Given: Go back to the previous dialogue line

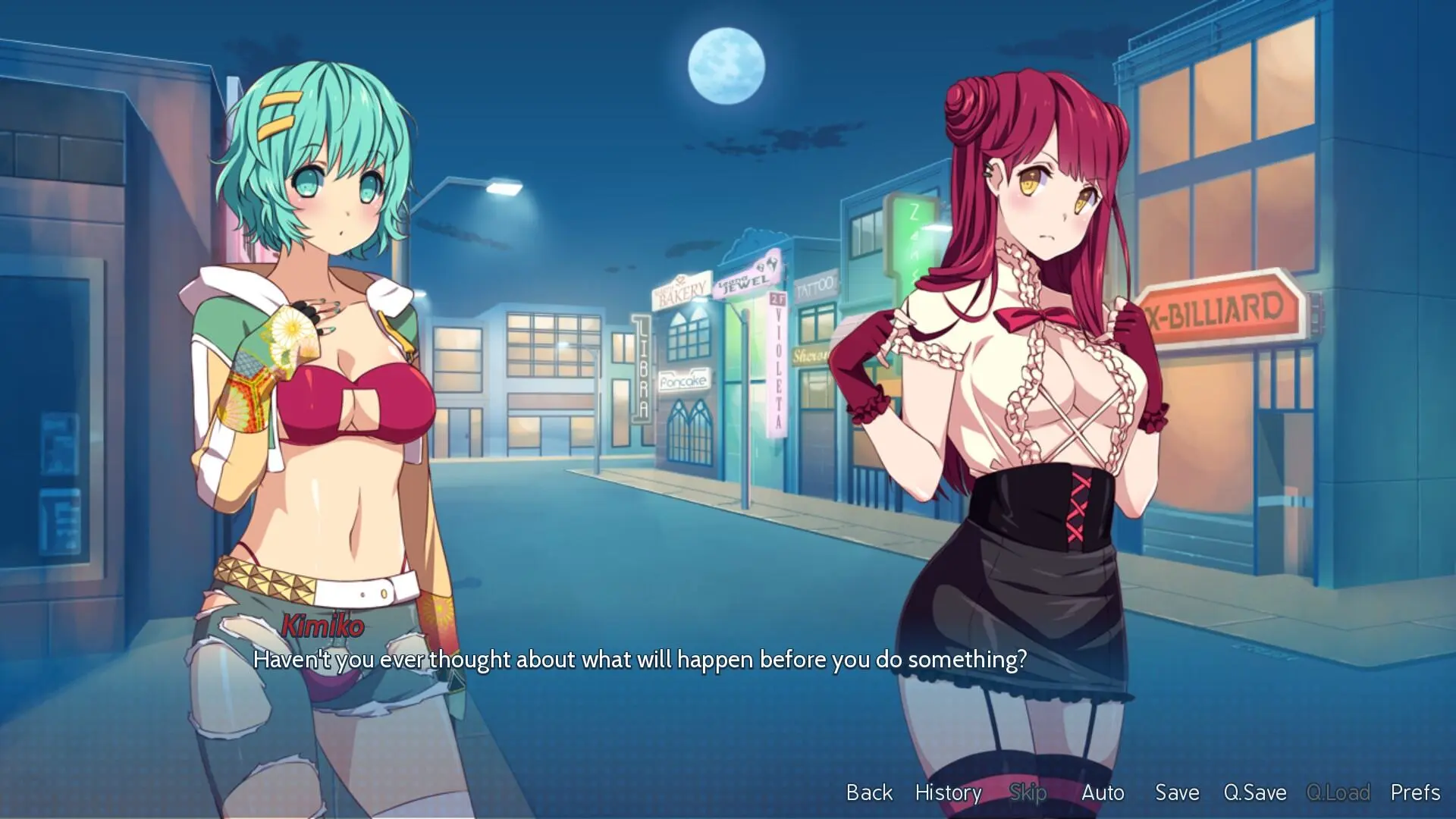Looking at the screenshot, I should [x=869, y=792].
